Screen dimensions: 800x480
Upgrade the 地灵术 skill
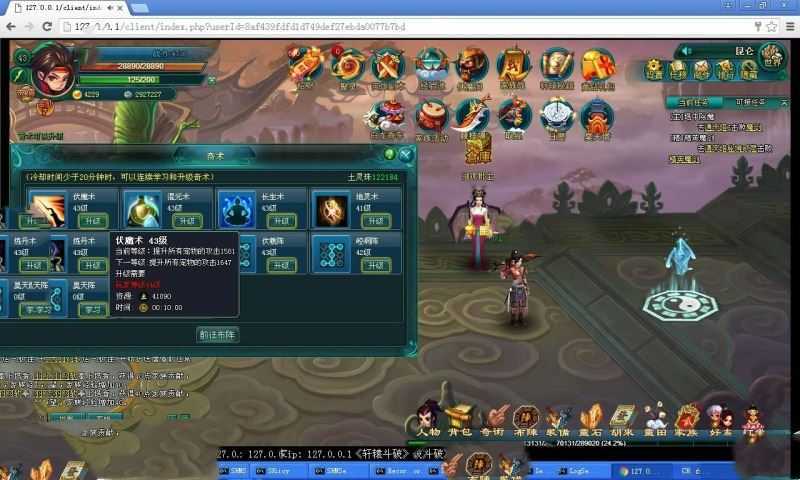375,221
